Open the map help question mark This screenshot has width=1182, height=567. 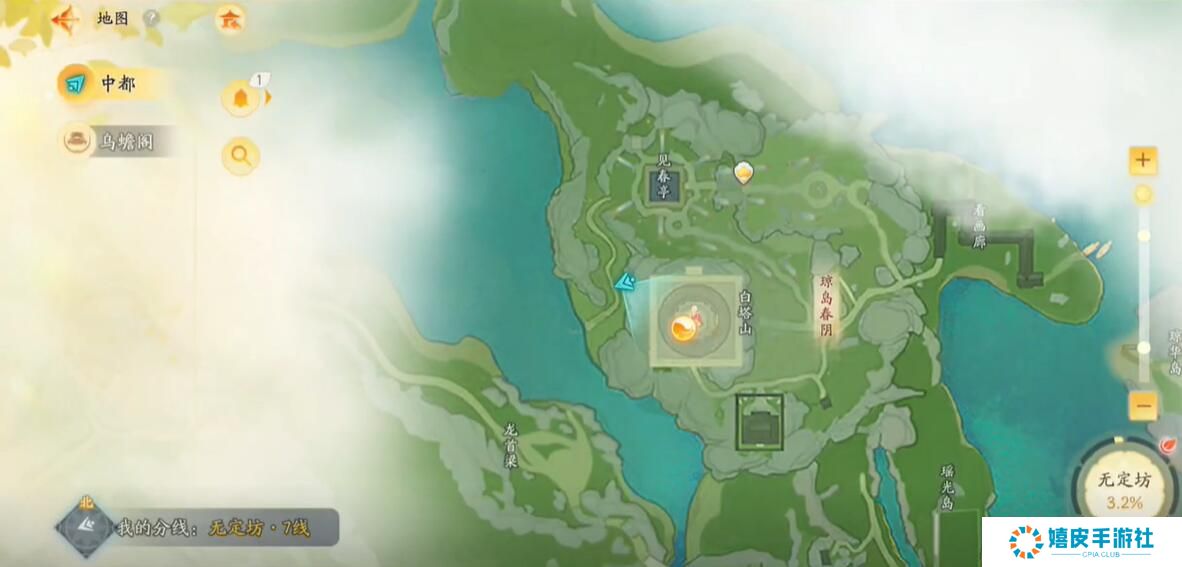pos(151,19)
